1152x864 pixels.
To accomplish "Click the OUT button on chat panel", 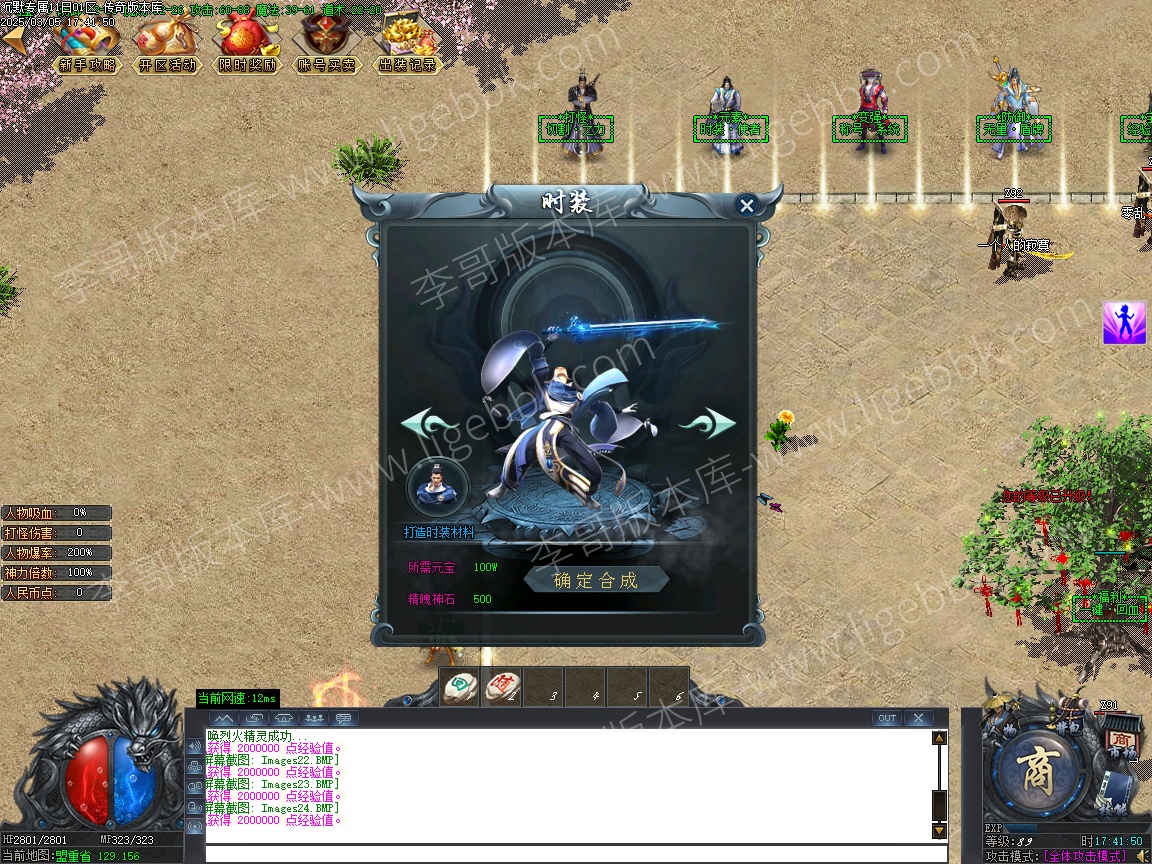I will pyautogui.click(x=886, y=718).
